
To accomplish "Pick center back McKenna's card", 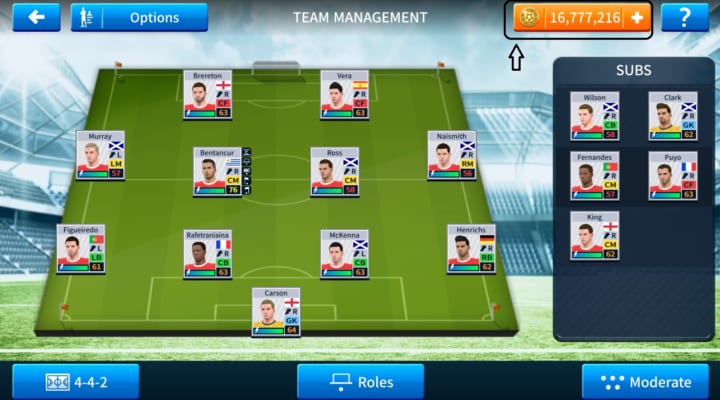I will point(344,254).
